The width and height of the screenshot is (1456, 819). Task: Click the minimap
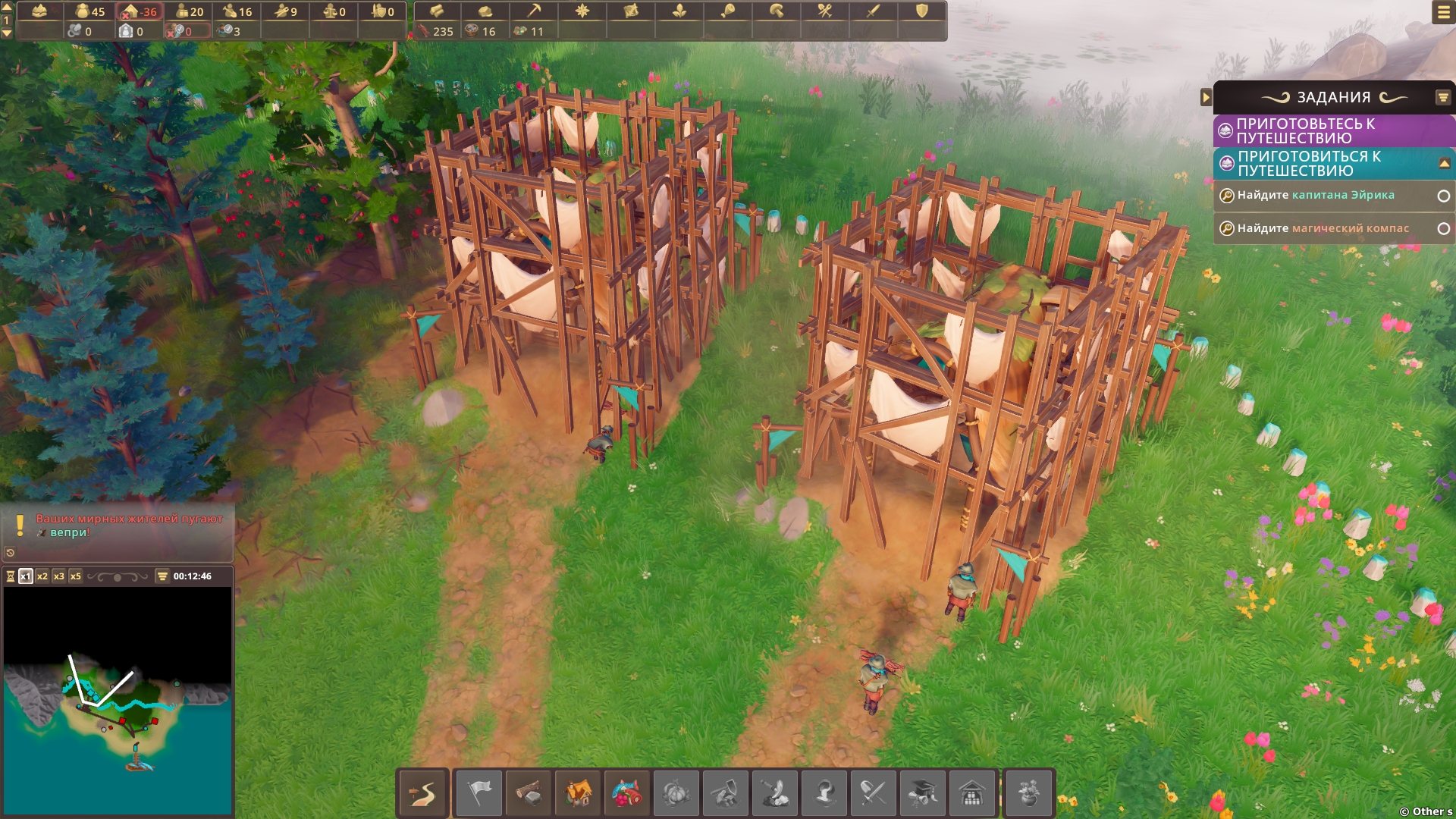[x=118, y=701]
